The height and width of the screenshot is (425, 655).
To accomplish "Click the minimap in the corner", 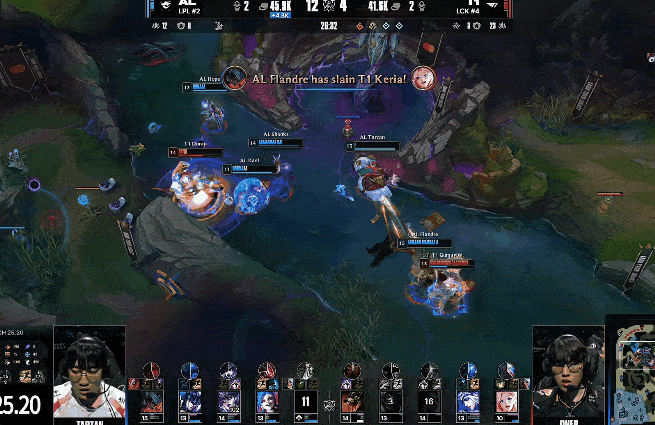I will [633, 370].
